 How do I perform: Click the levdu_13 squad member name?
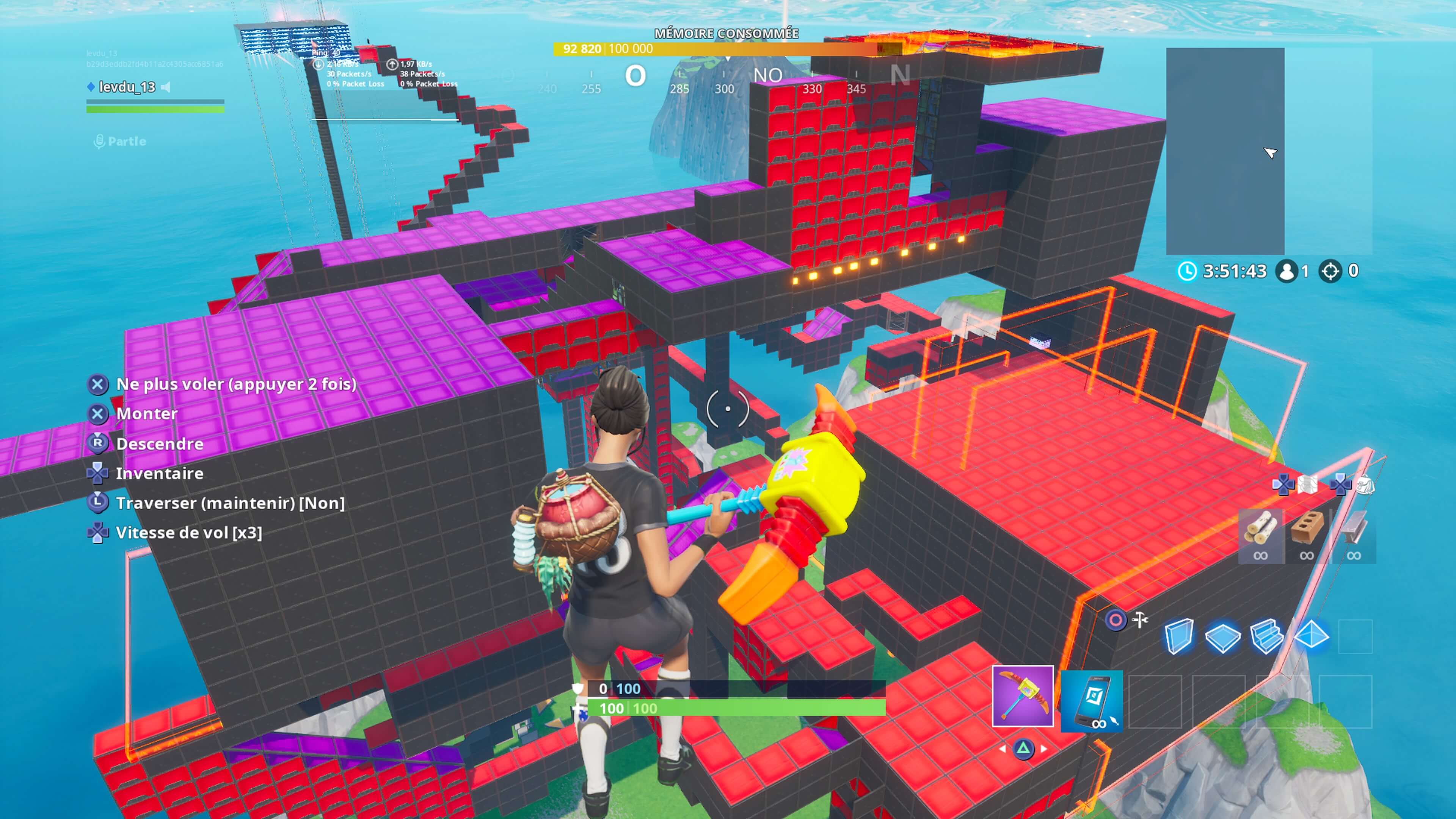pos(127,87)
